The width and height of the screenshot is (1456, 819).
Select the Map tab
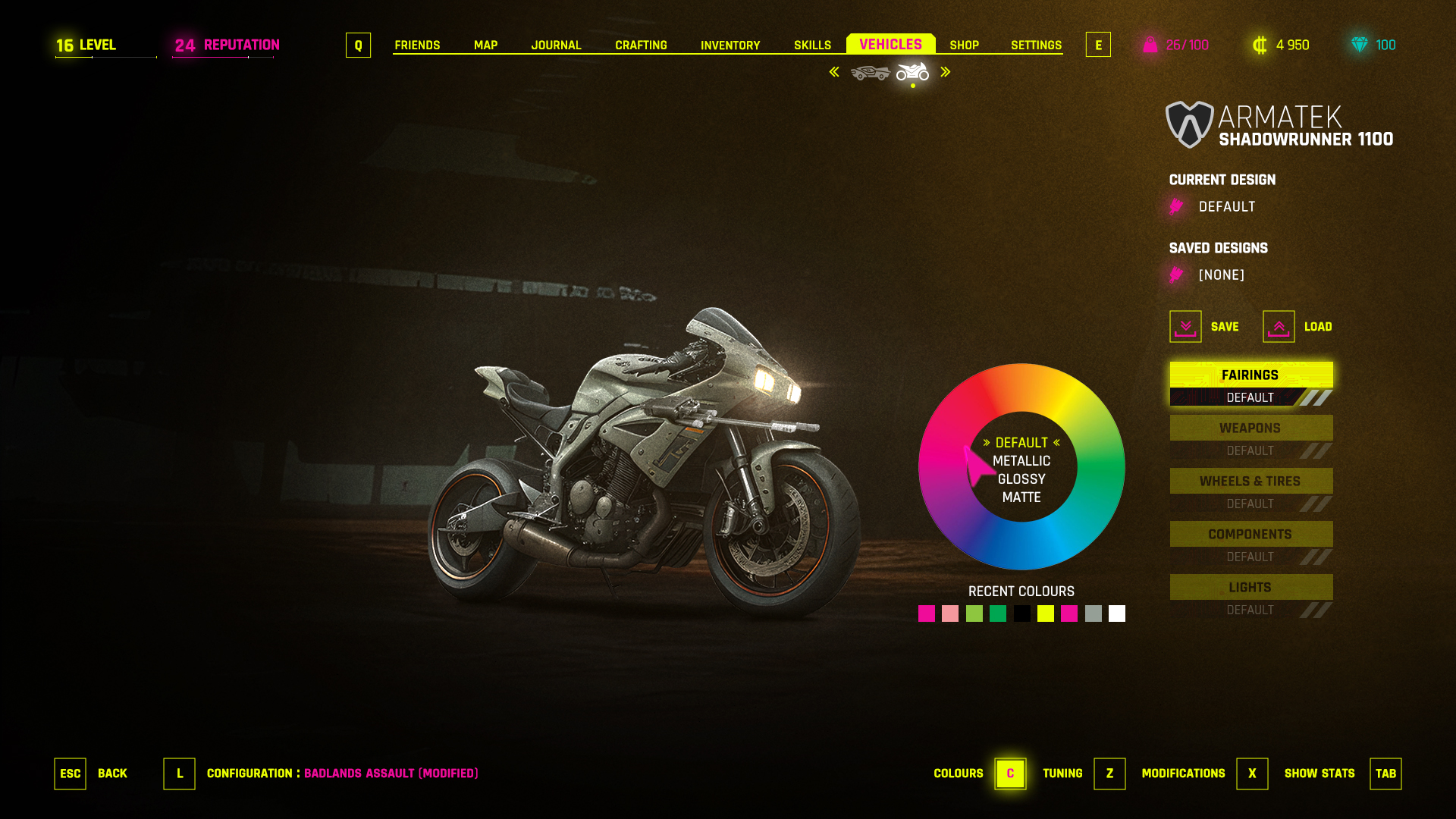click(485, 45)
